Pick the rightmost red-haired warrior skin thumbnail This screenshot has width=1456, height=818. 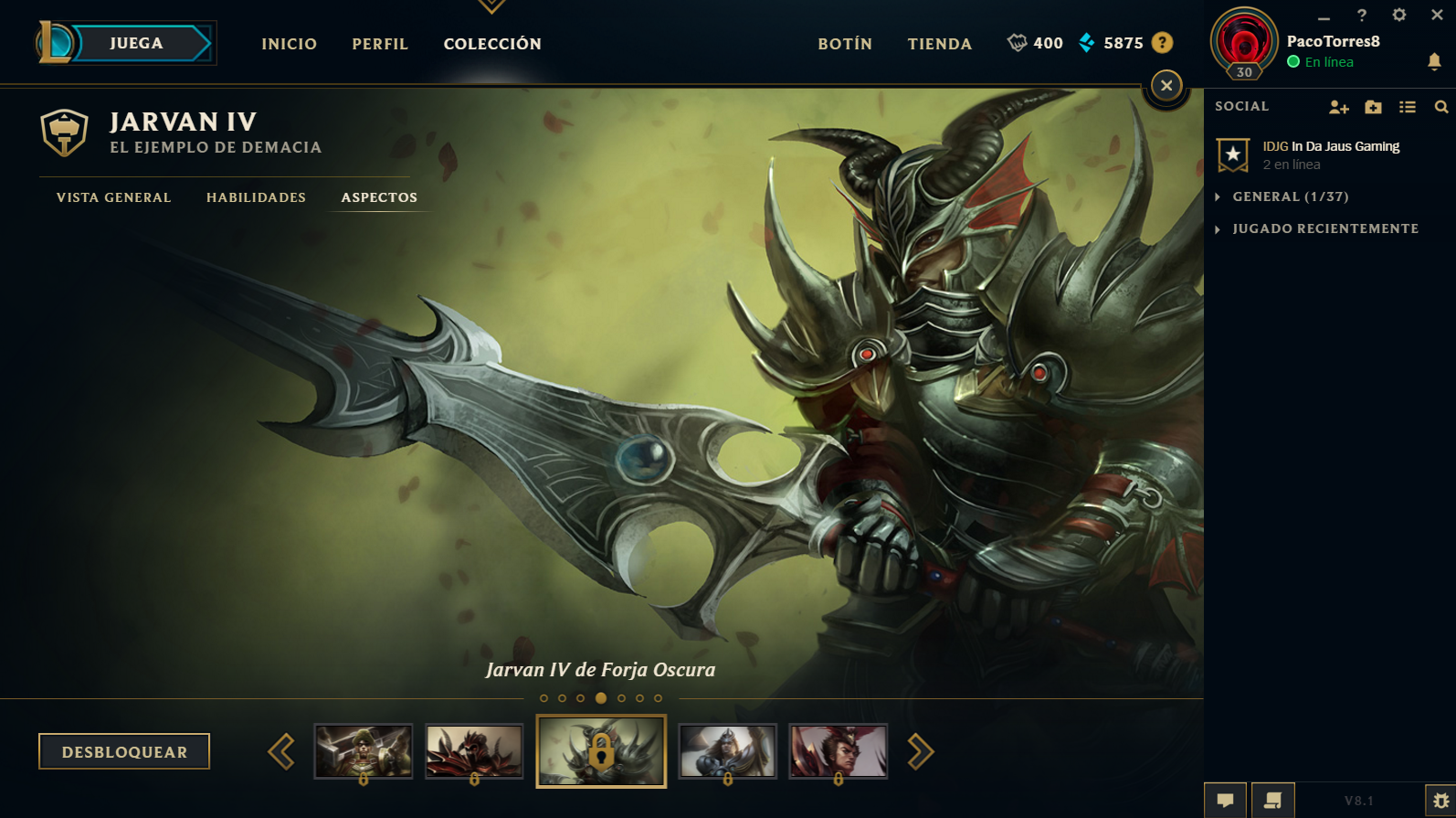pyautogui.click(x=838, y=750)
